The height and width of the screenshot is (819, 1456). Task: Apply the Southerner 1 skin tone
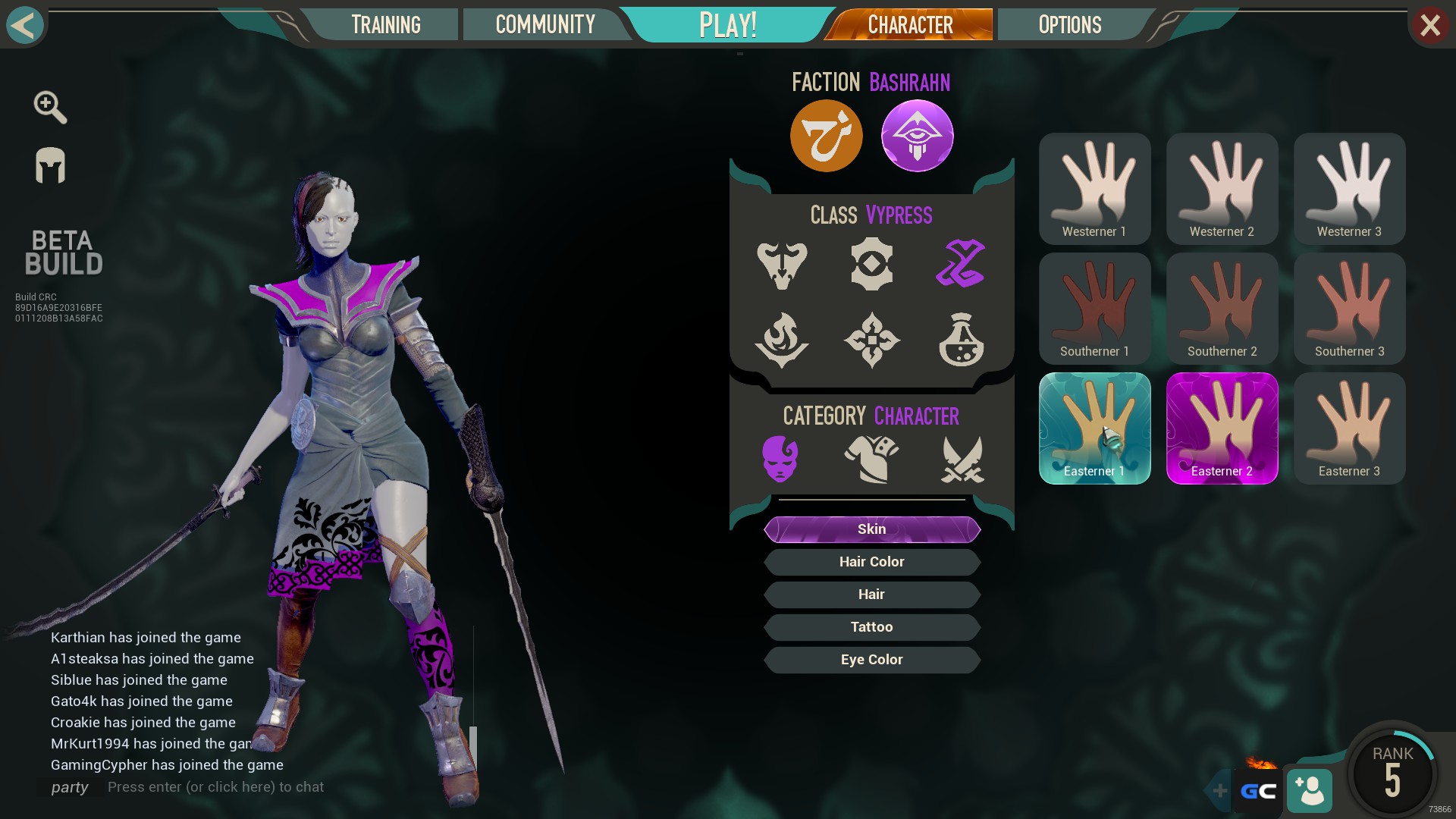pyautogui.click(x=1094, y=309)
